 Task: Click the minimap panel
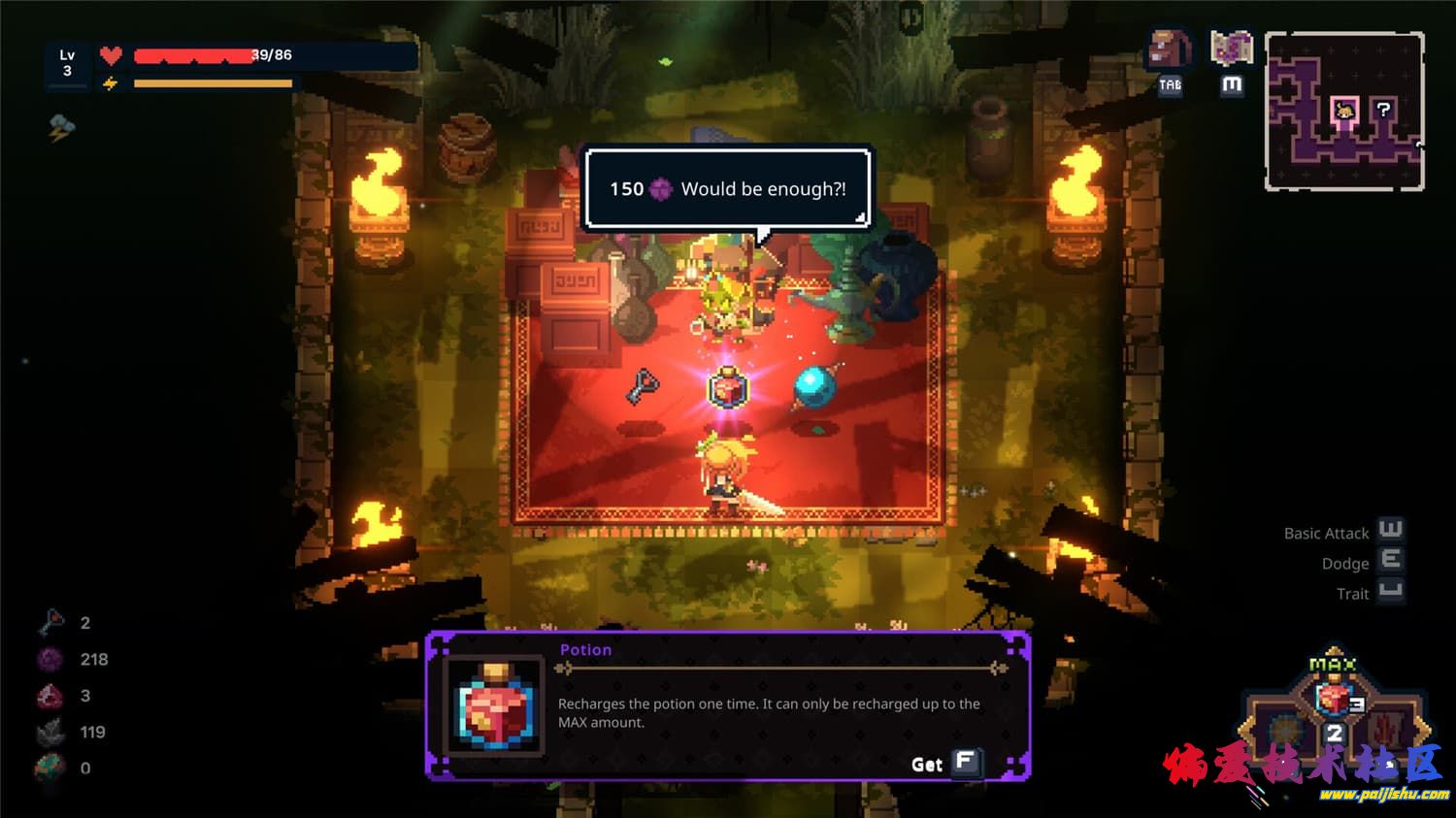tap(1344, 111)
